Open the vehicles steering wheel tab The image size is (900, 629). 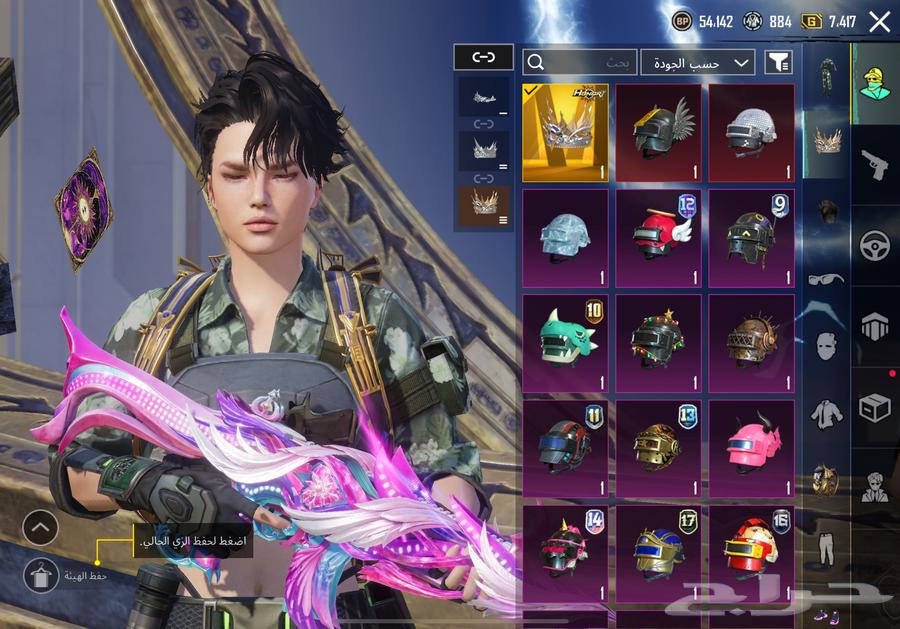pos(875,245)
